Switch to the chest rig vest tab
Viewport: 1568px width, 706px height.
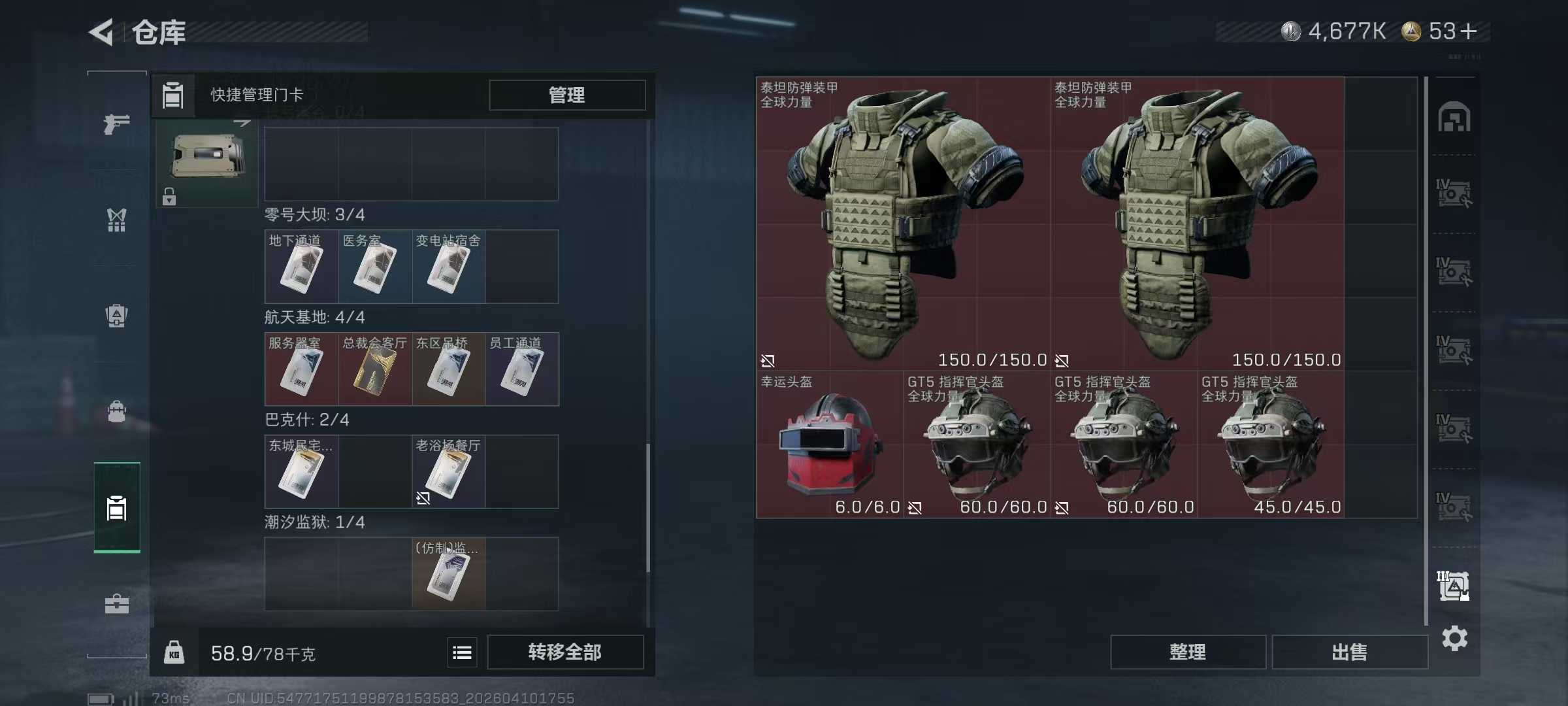117,220
